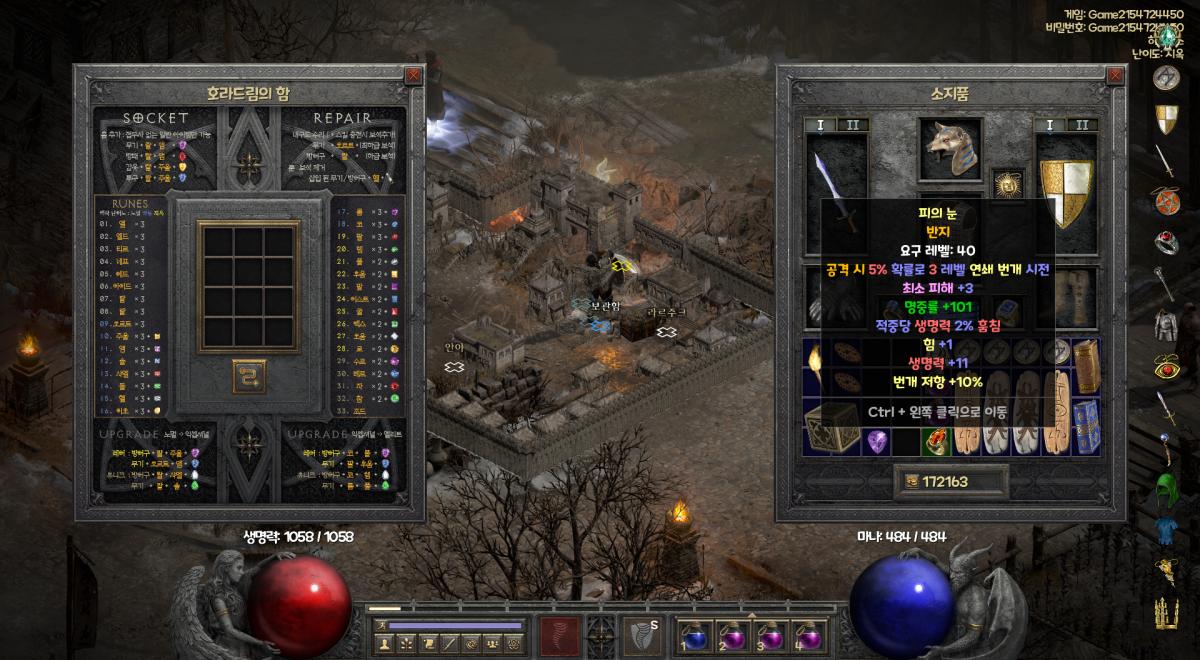This screenshot has width=1200, height=660.
Task: Switch left weapon set to tab II
Action: tap(852, 125)
